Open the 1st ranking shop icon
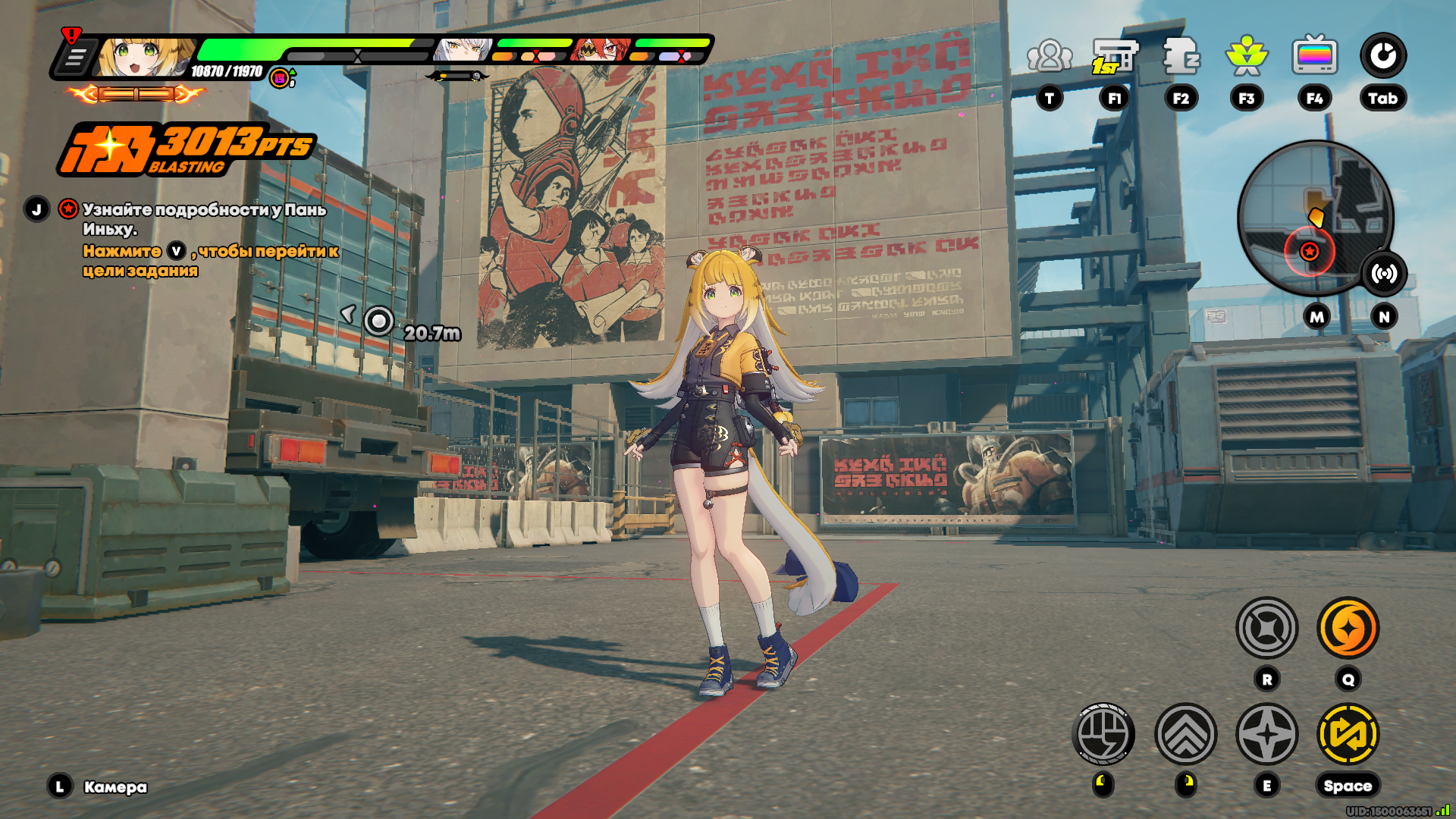The height and width of the screenshot is (819, 1456). (x=1114, y=56)
